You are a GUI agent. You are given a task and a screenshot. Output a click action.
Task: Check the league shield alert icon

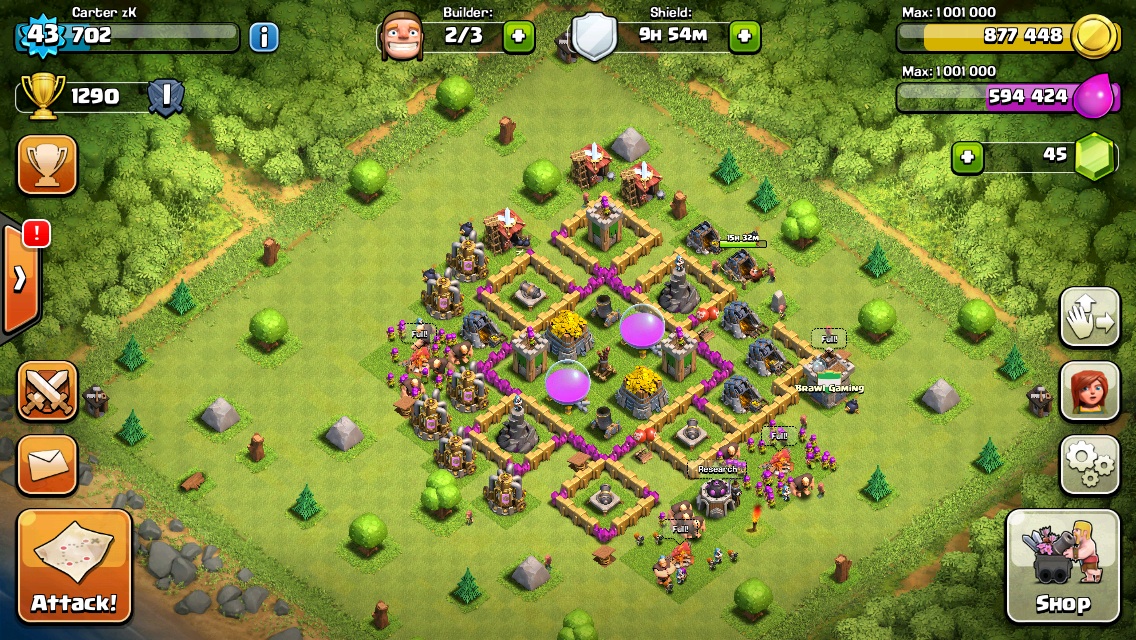tap(165, 97)
